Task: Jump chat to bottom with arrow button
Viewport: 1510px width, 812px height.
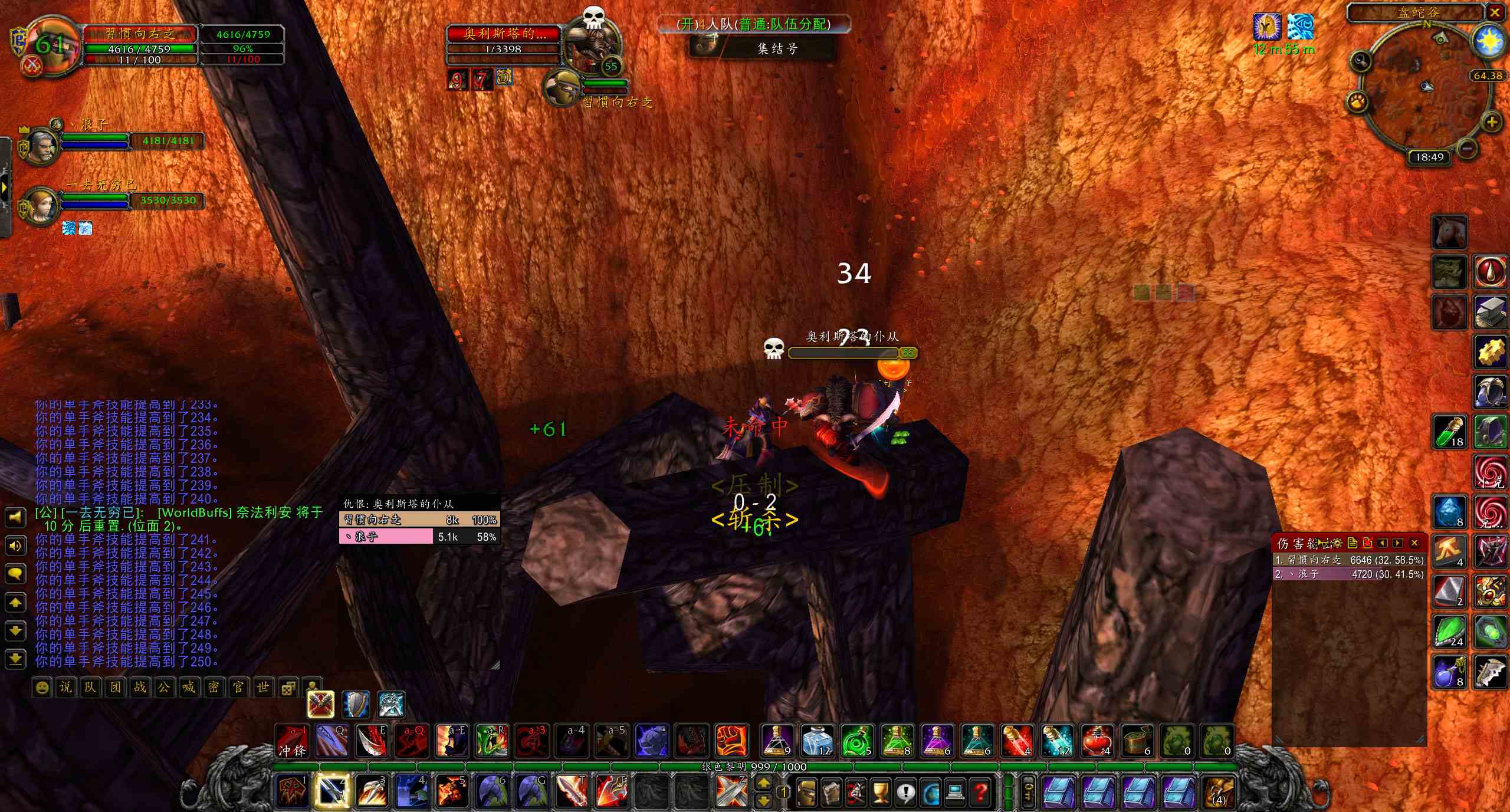Action: (x=15, y=658)
